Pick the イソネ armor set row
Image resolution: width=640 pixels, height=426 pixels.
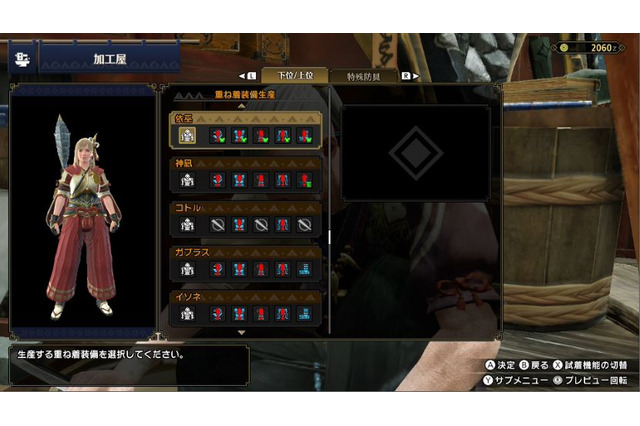(245, 307)
